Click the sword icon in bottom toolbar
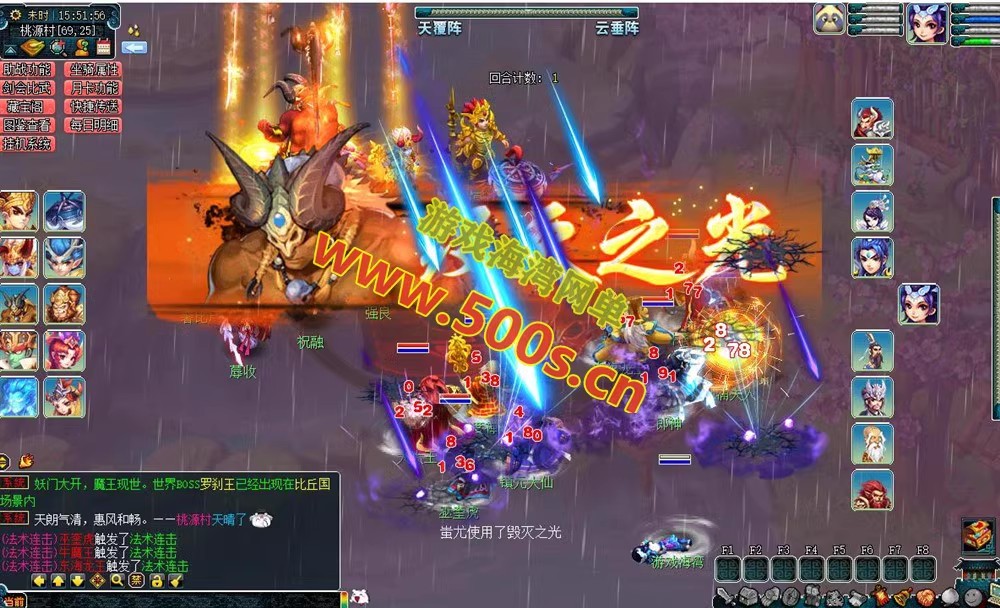 click(x=723, y=597)
